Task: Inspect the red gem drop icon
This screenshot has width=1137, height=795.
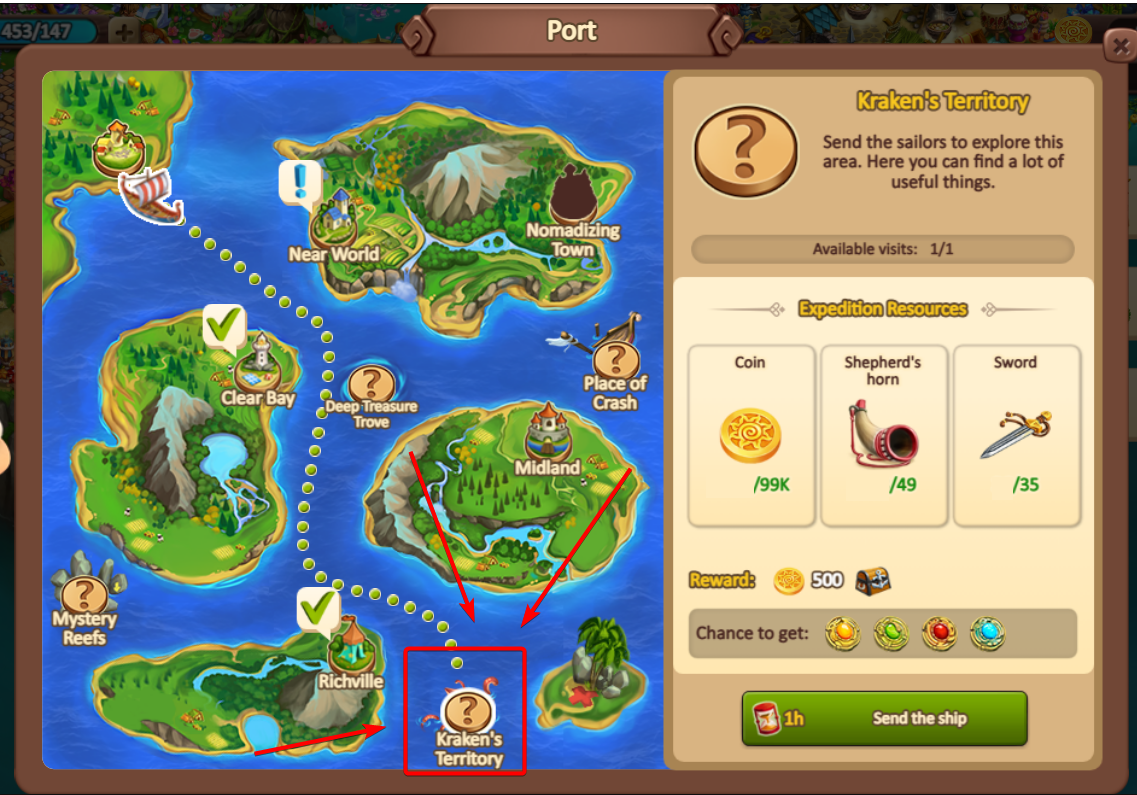Action: point(938,633)
